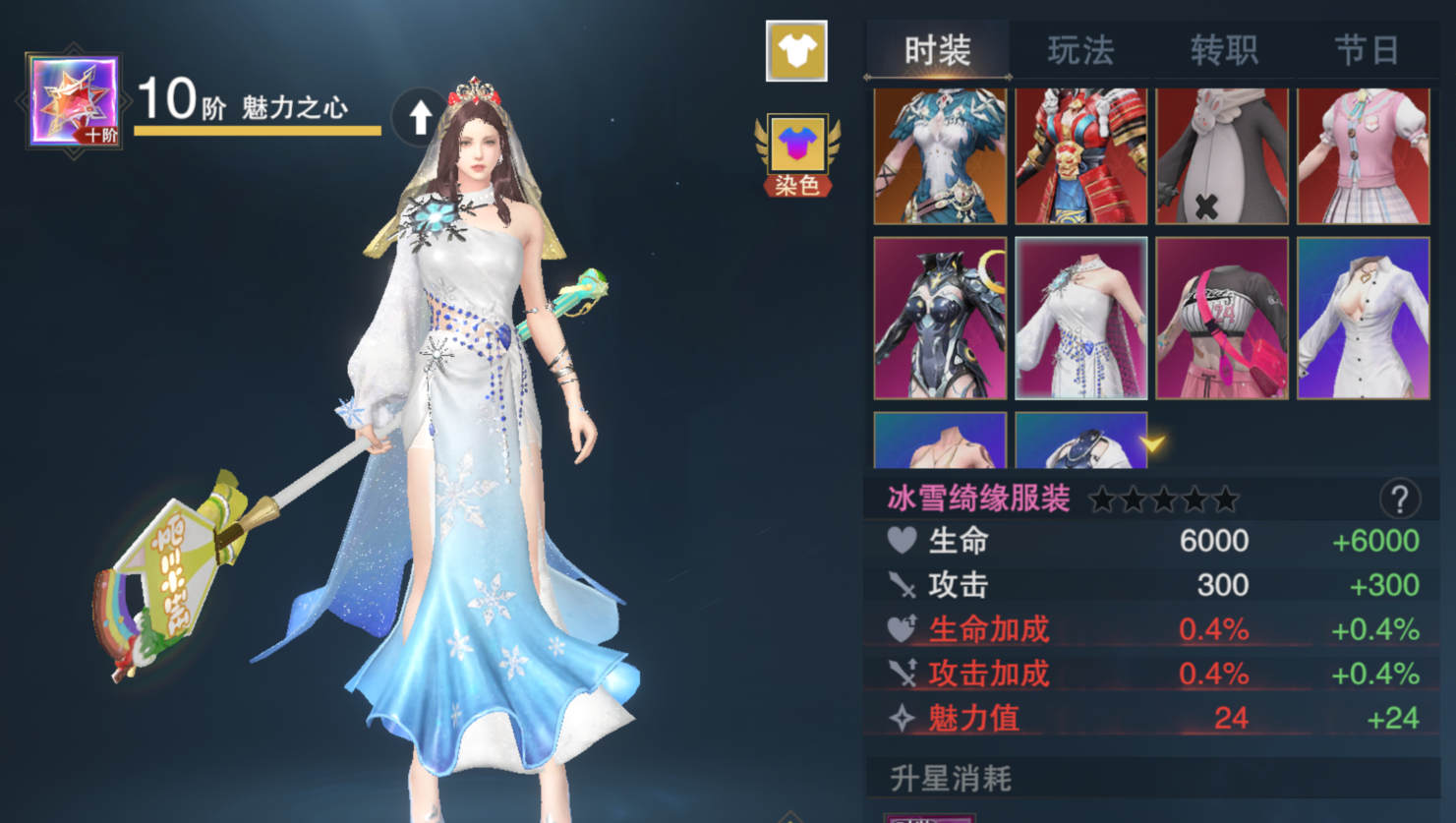Show the 节日 costume tab
The height and width of the screenshot is (823, 1456).
click(1366, 50)
